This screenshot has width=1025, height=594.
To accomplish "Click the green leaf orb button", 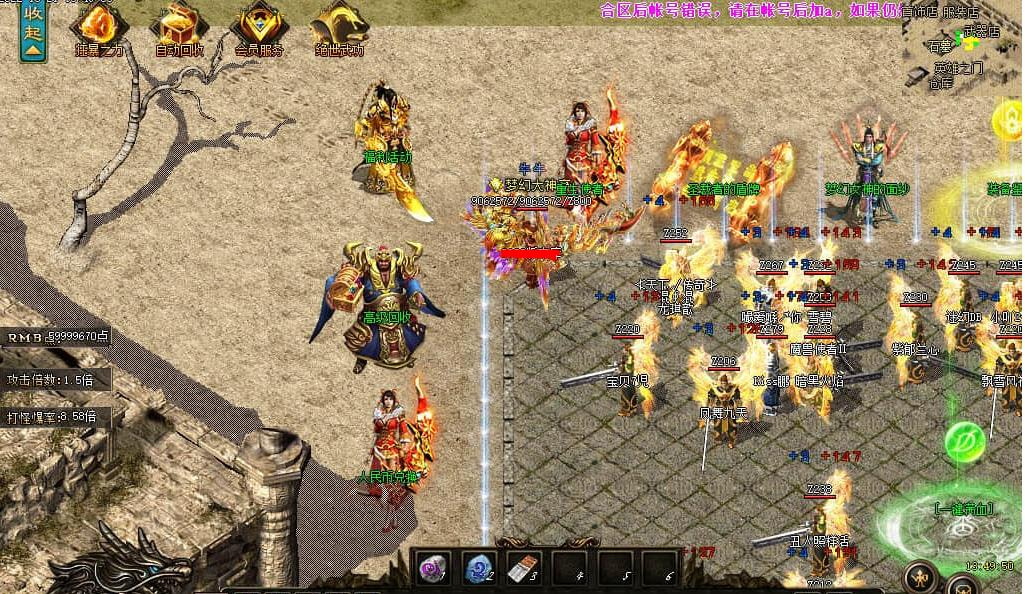I will coord(966,442).
